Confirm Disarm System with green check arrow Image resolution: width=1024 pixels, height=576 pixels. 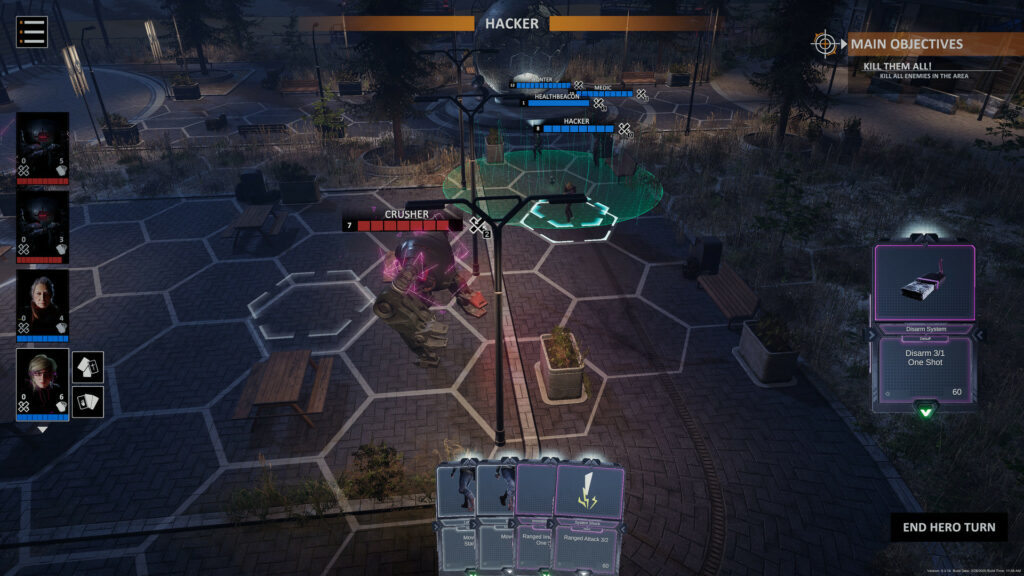925,412
